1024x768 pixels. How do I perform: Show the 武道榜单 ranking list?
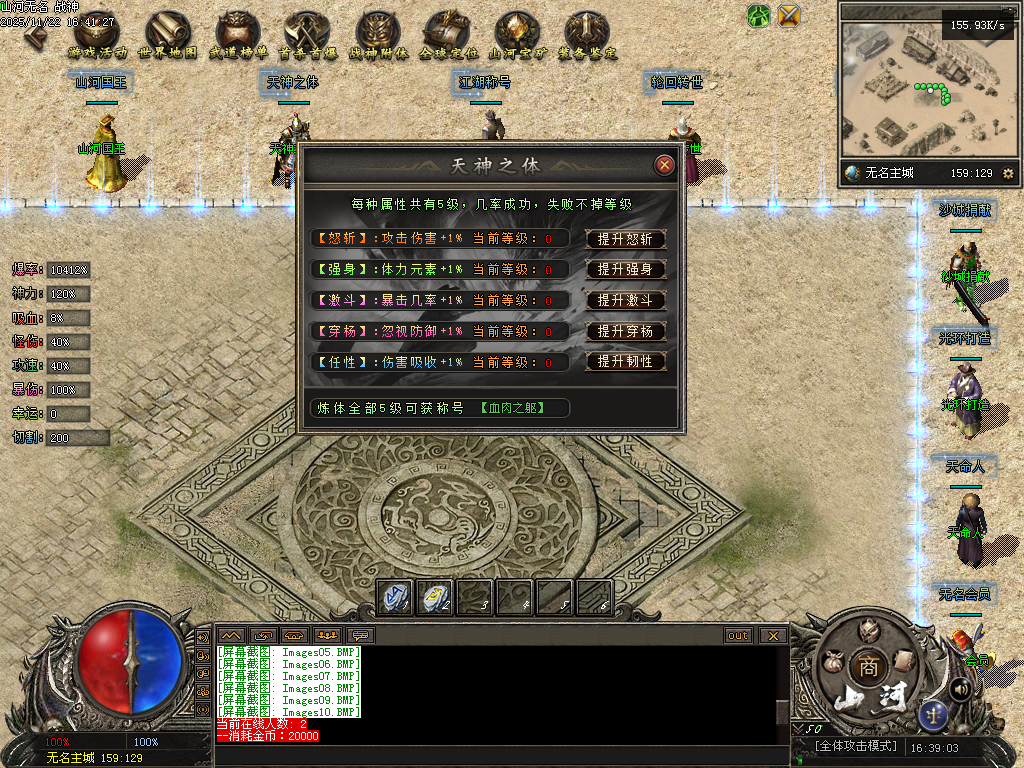click(x=238, y=36)
